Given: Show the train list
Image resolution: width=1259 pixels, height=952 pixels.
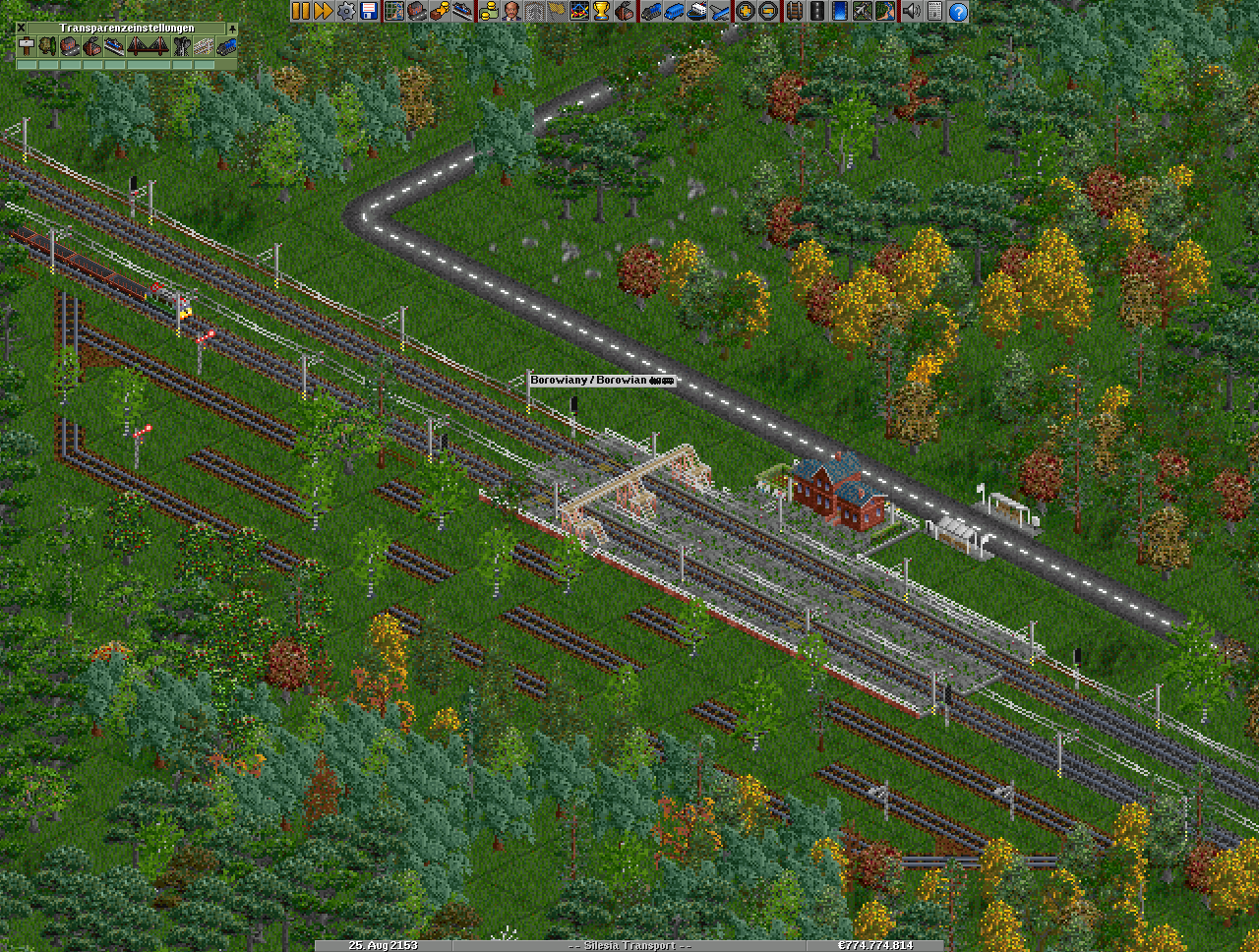Looking at the screenshot, I should coord(650,12).
